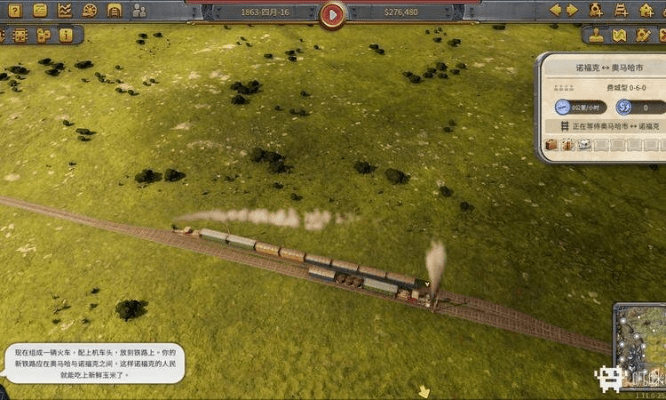This screenshot has width=666, height=400.
Task: Open the person silhouette icon below top bar
Action: (596, 36)
